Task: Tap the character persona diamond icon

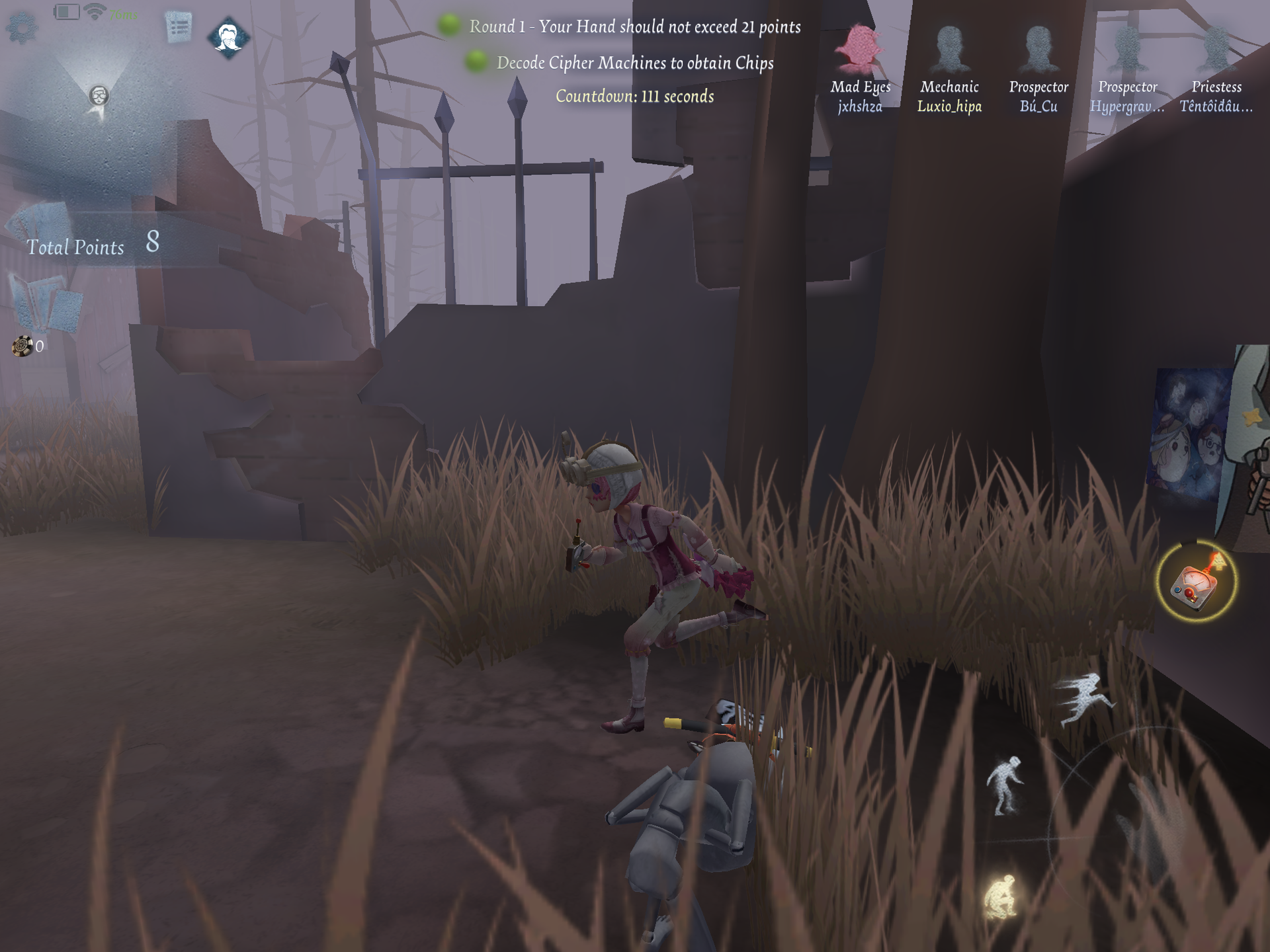Action: 229,38
